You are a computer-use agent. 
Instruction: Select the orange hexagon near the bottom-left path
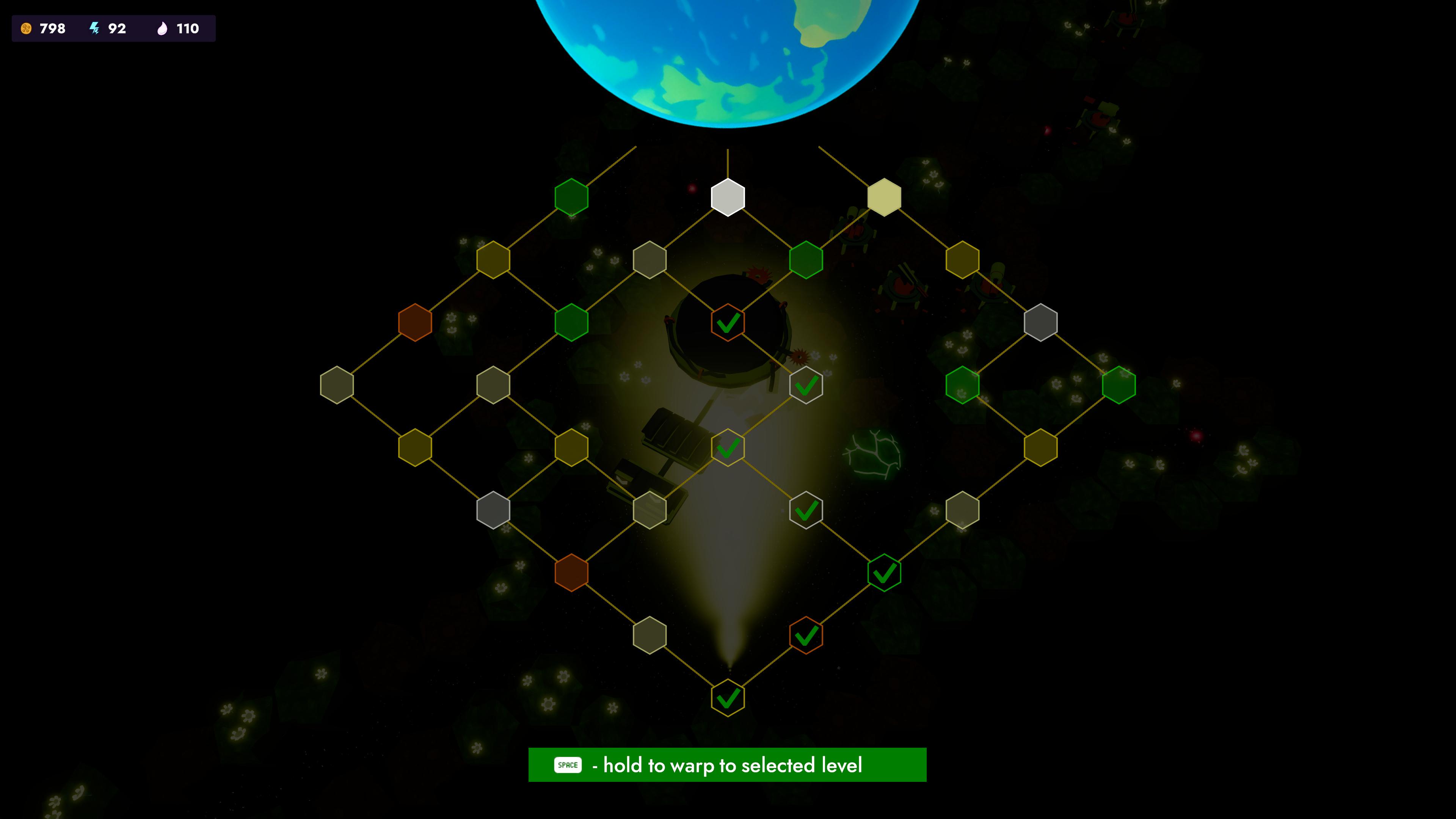click(x=573, y=573)
